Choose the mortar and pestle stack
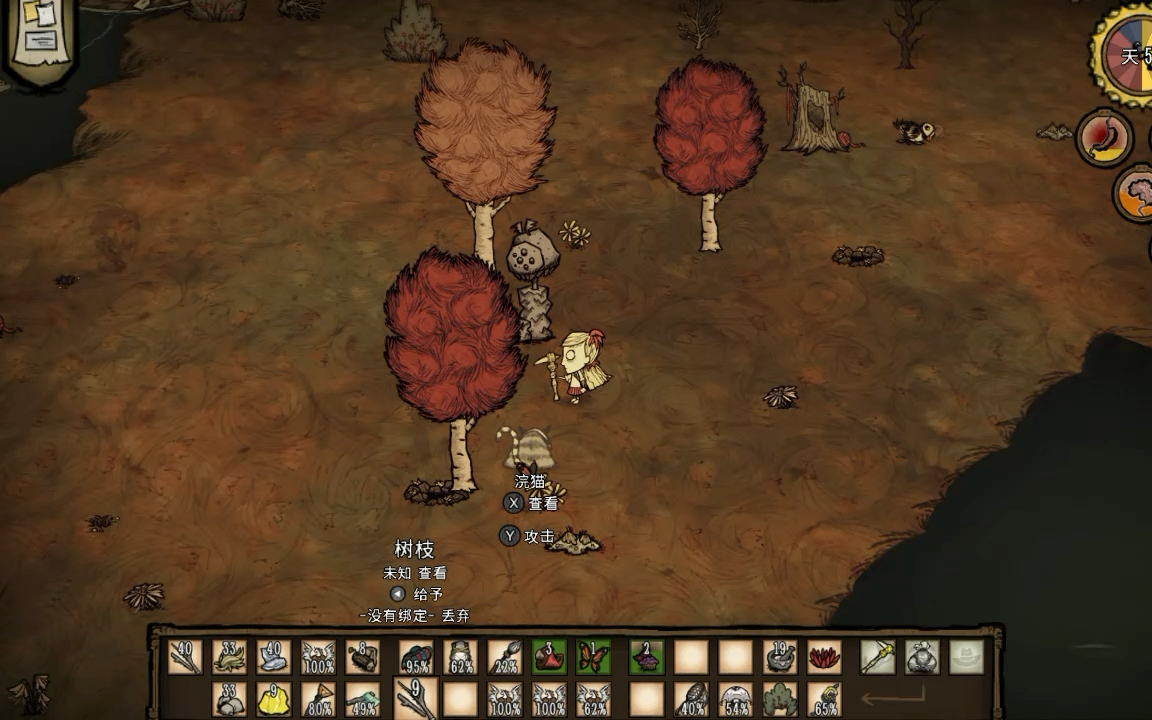The height and width of the screenshot is (720, 1152). coord(780,657)
